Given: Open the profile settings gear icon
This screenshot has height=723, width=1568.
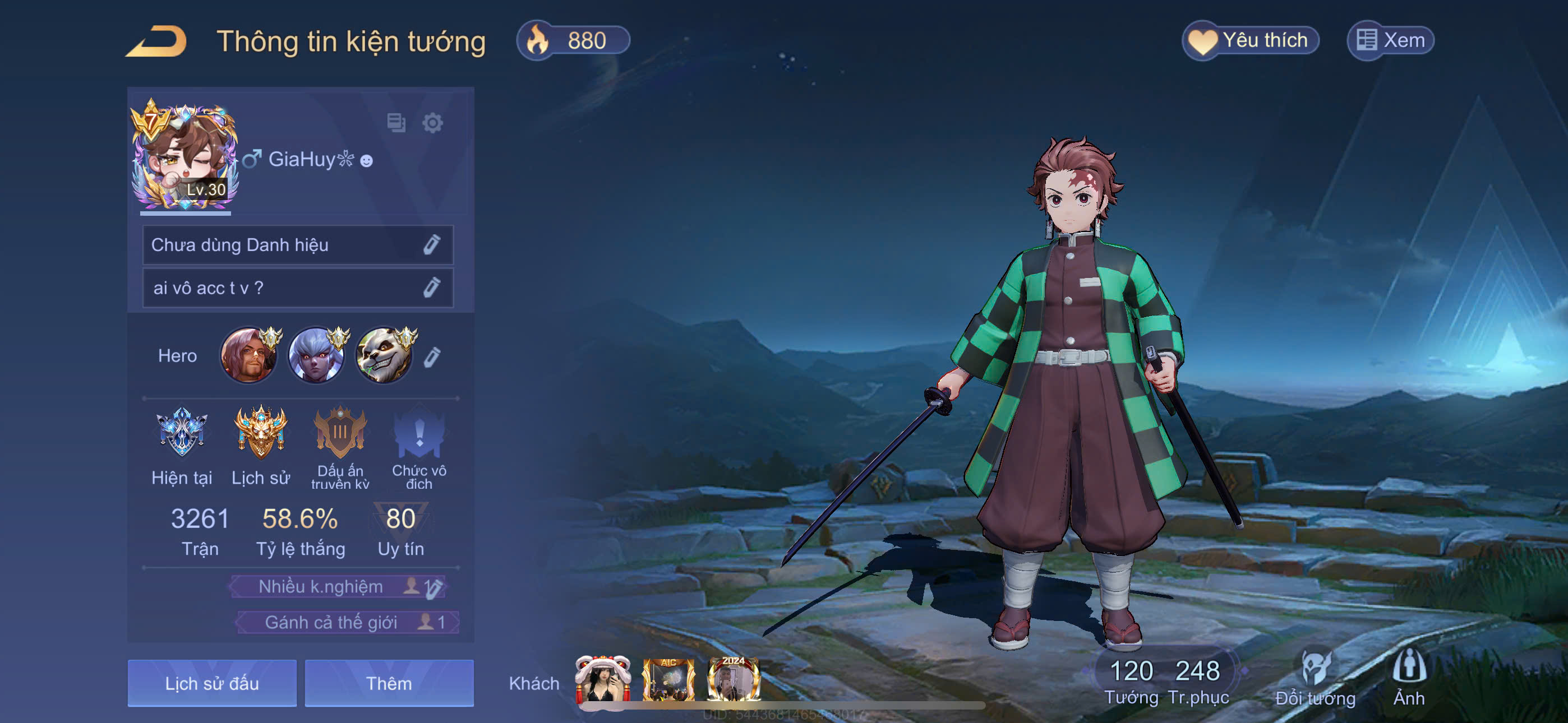Looking at the screenshot, I should point(432,123).
